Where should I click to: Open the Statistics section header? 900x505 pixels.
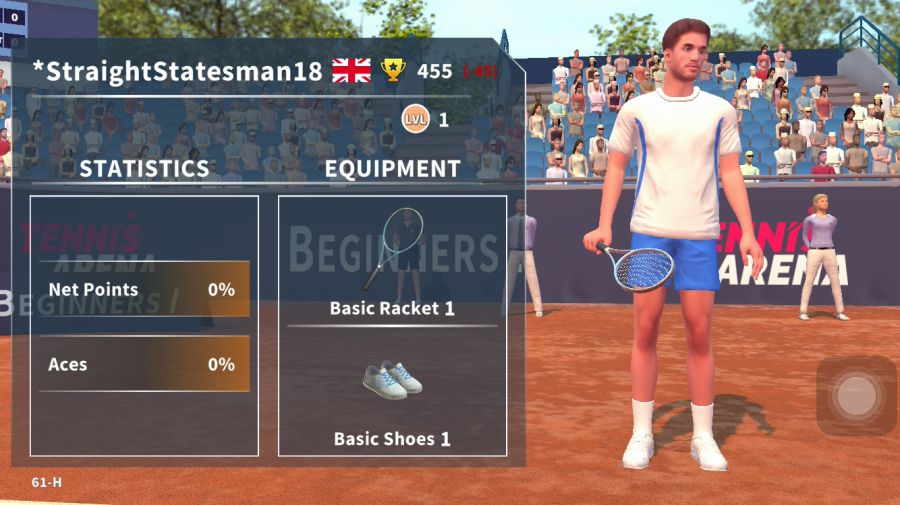[144, 169]
